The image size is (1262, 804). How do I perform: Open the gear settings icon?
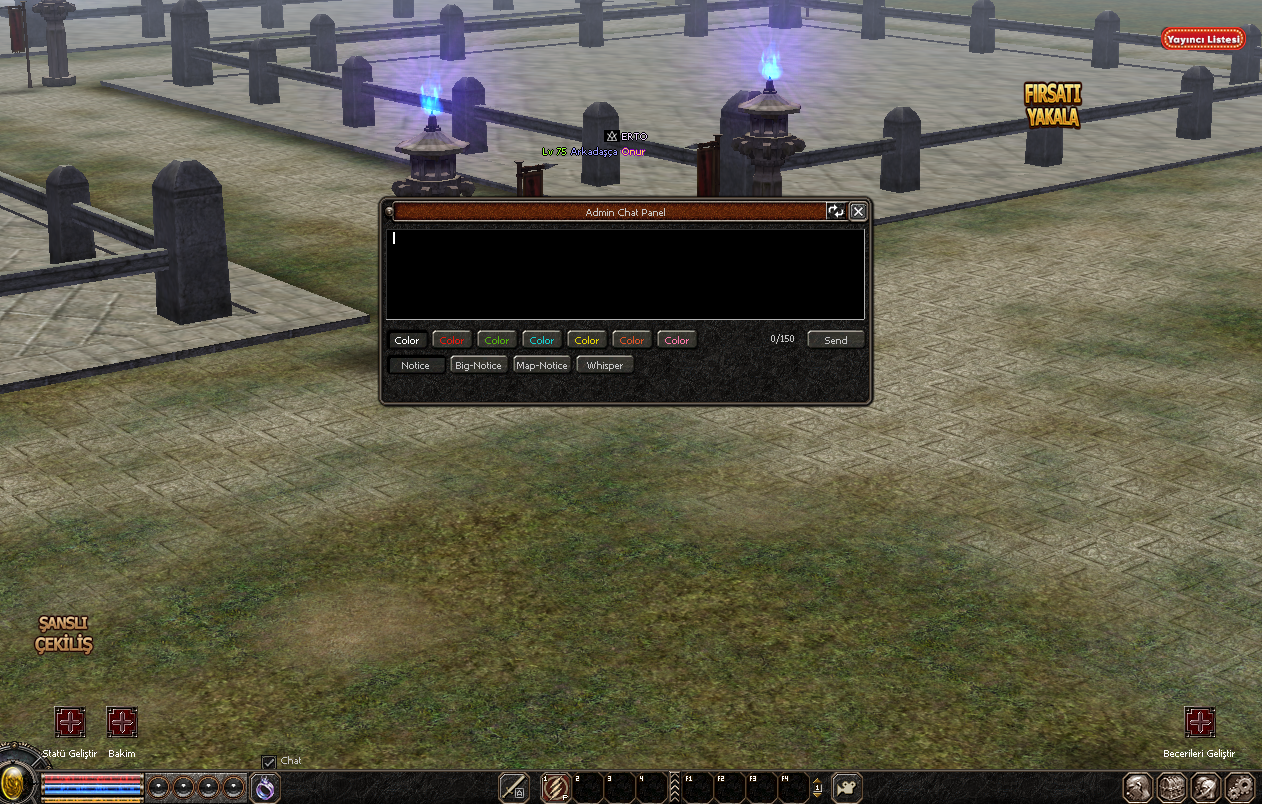tap(1240, 787)
